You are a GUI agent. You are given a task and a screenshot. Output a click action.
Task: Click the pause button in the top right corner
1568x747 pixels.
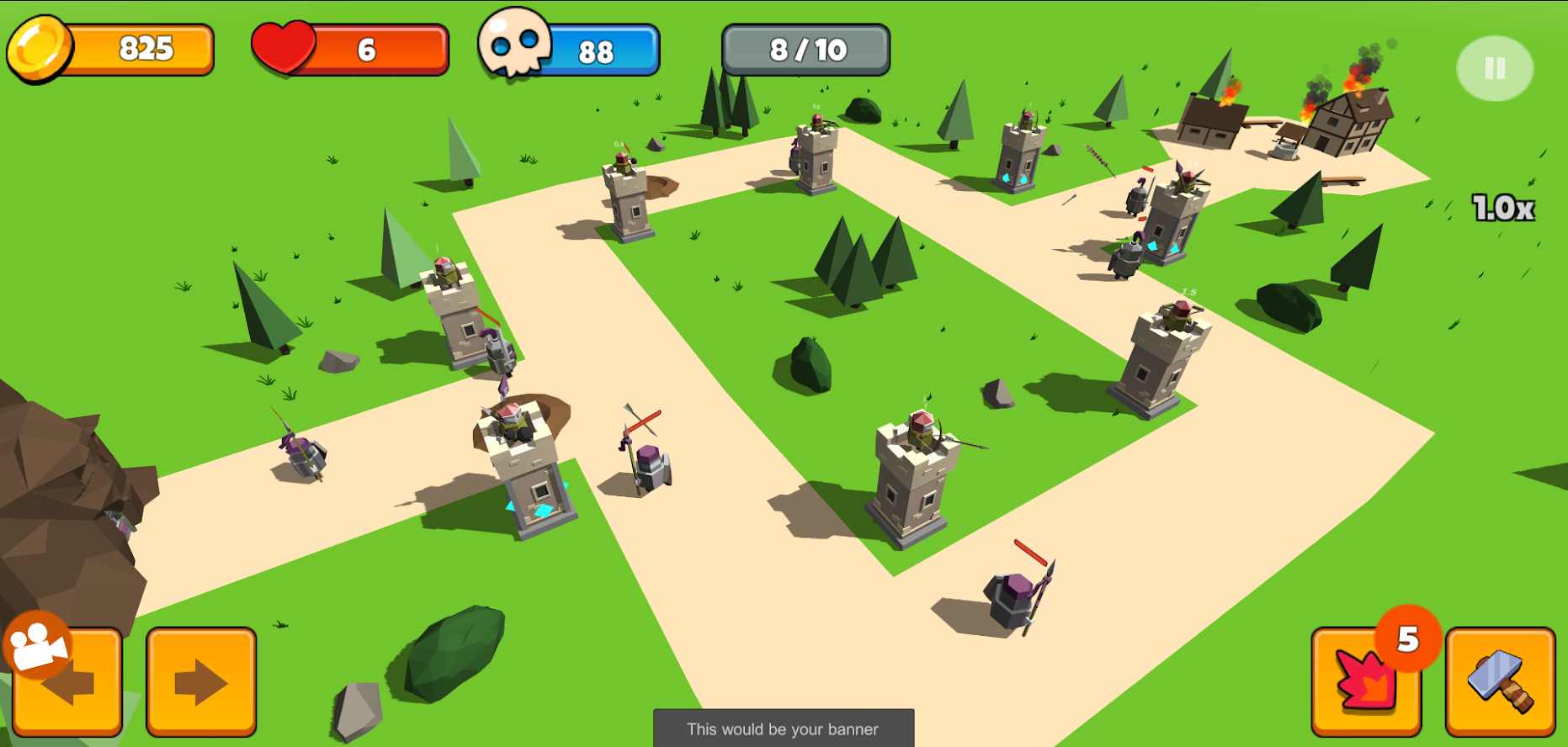[1494, 69]
